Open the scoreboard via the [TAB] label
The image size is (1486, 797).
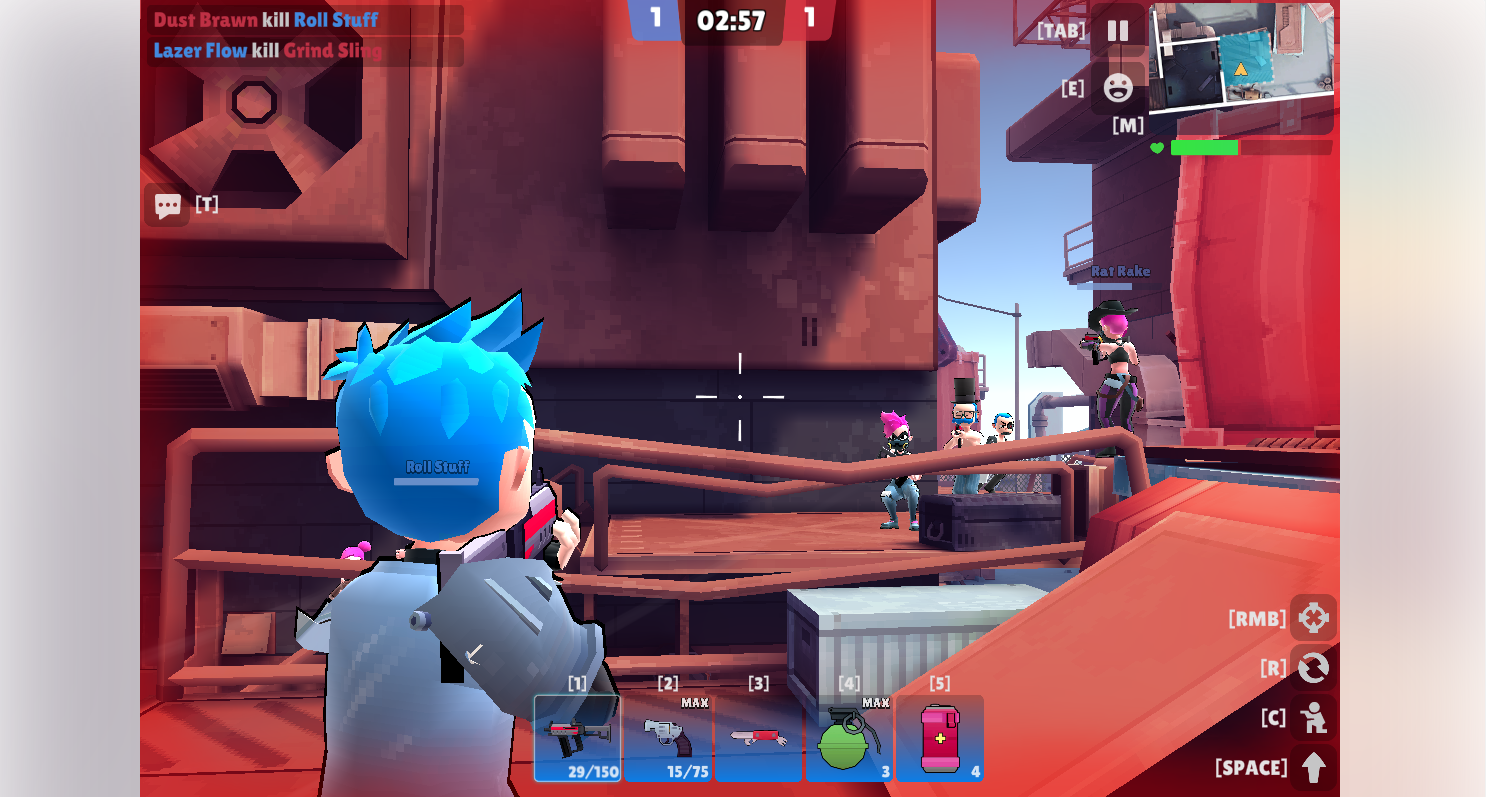click(1060, 30)
